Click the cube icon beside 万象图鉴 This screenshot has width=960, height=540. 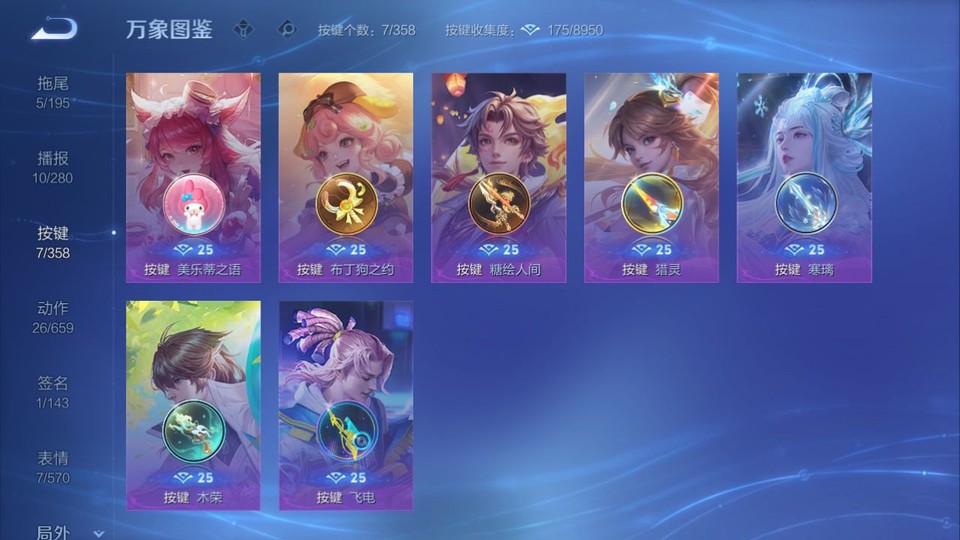(x=243, y=30)
